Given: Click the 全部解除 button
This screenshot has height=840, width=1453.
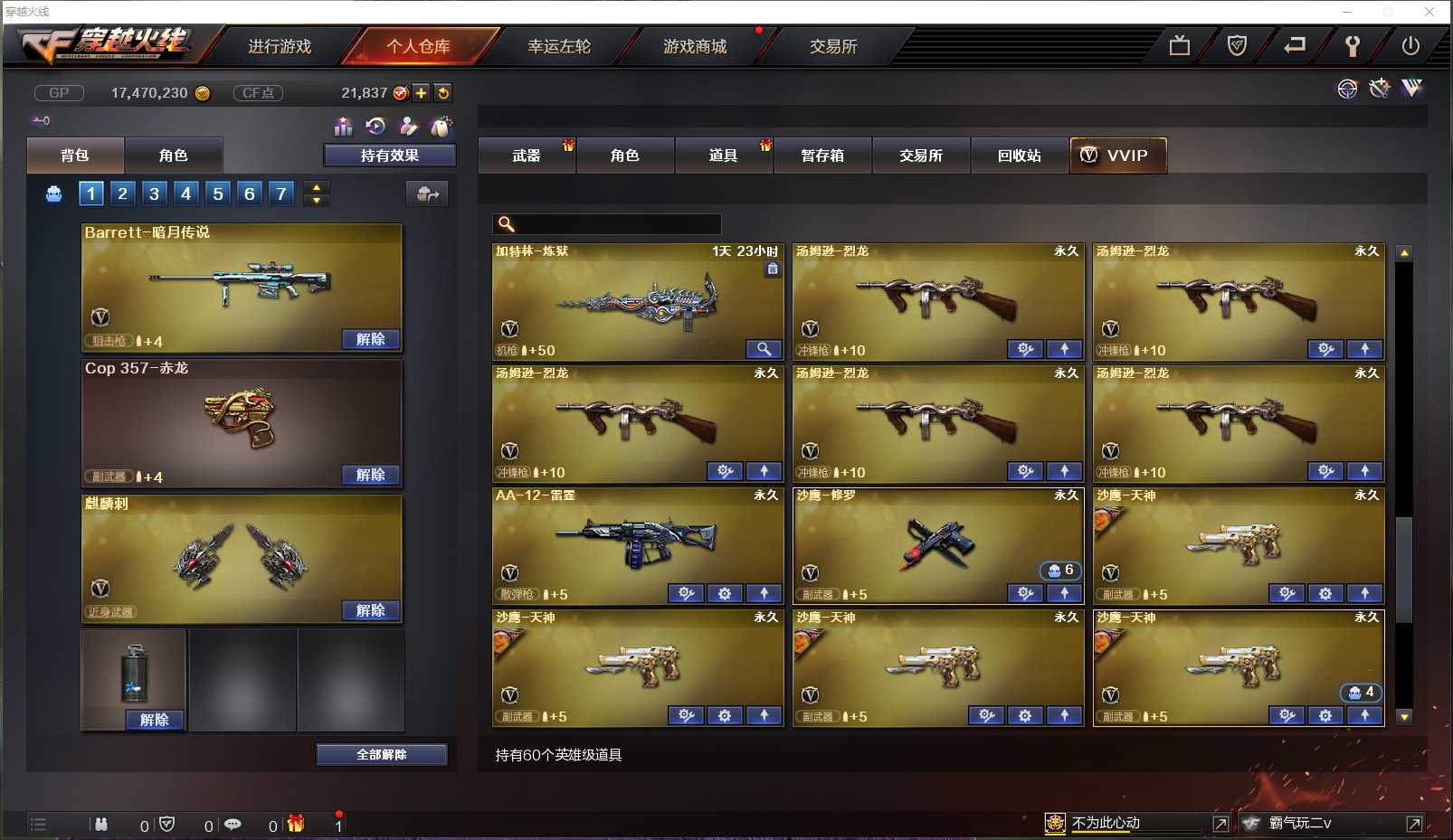Looking at the screenshot, I should click(x=381, y=753).
